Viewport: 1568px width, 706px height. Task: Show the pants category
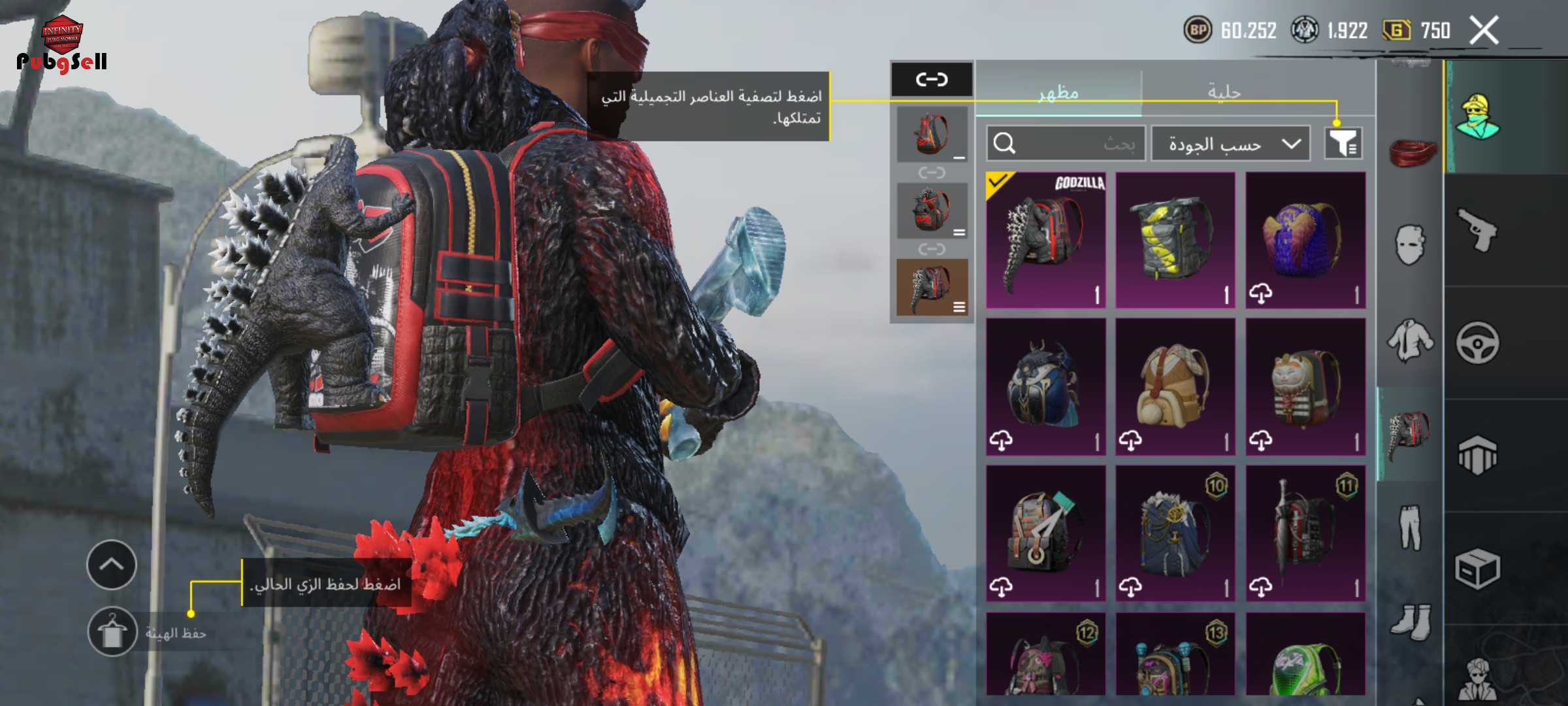[x=1410, y=526]
